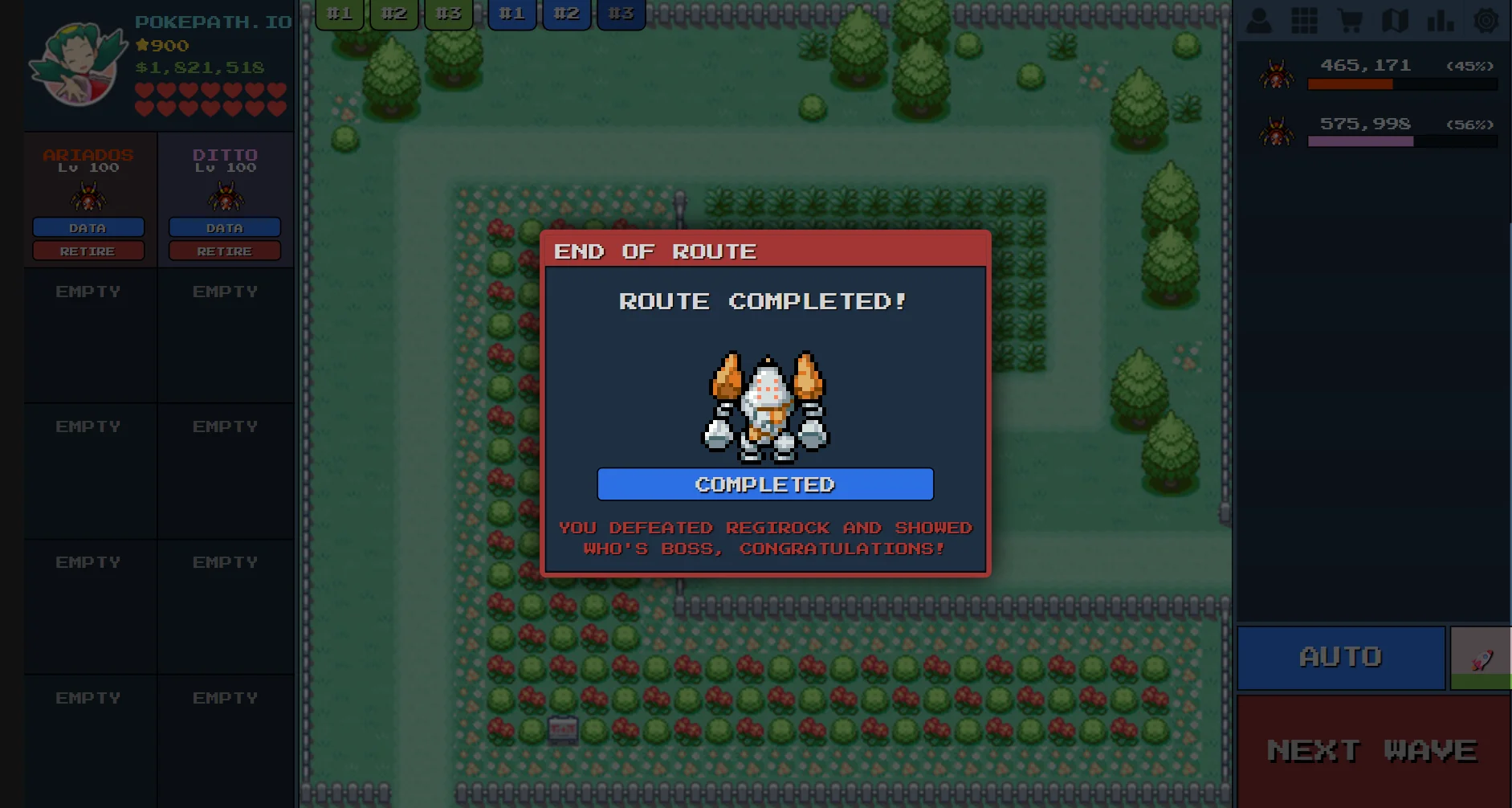Retire Ariados from the team
The width and height of the screenshot is (1512, 808).
[x=88, y=251]
